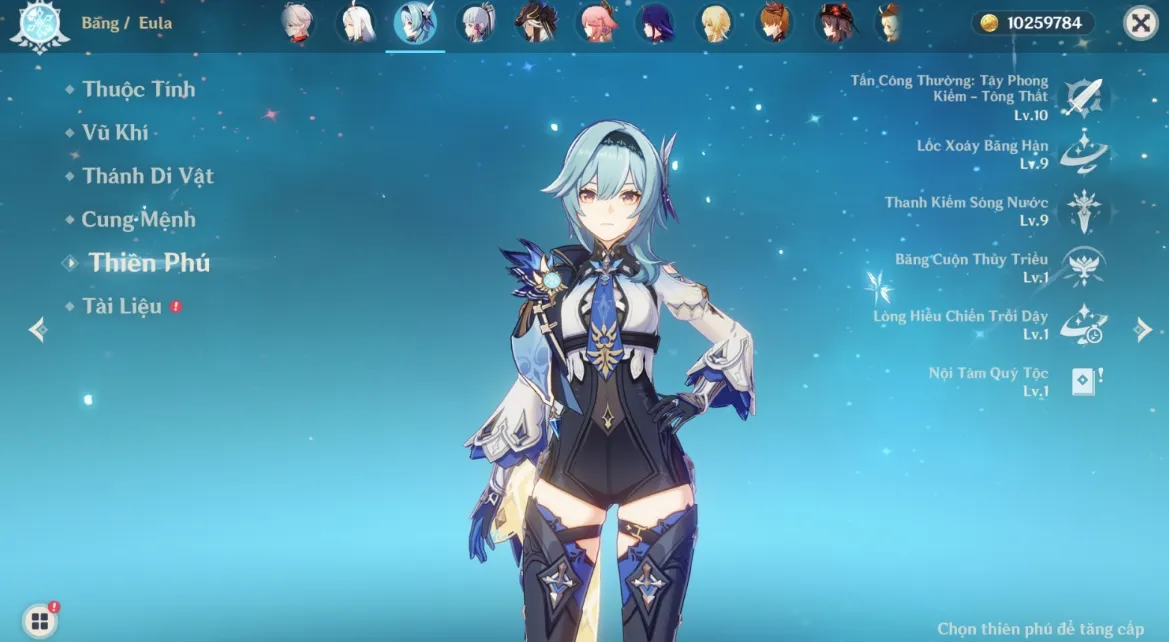Pick the Kazuha portrait with red scarf
The height and width of the screenshot is (642, 1169).
click(295, 23)
